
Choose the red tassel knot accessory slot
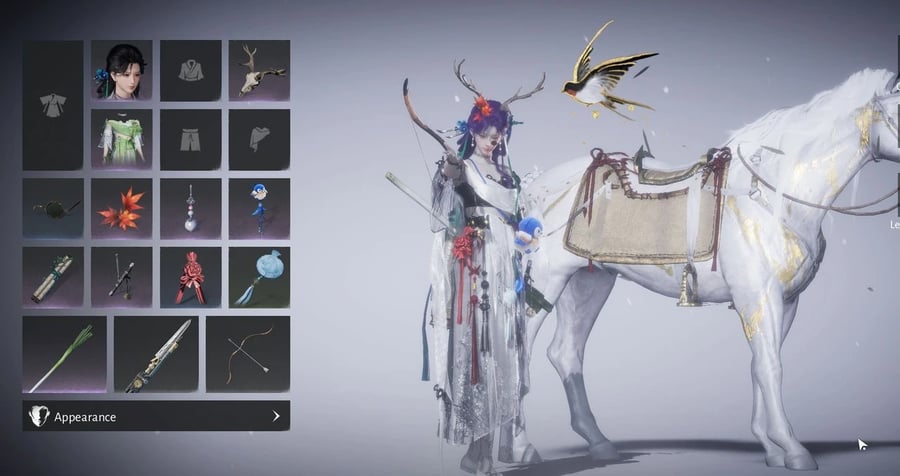pyautogui.click(x=190, y=277)
